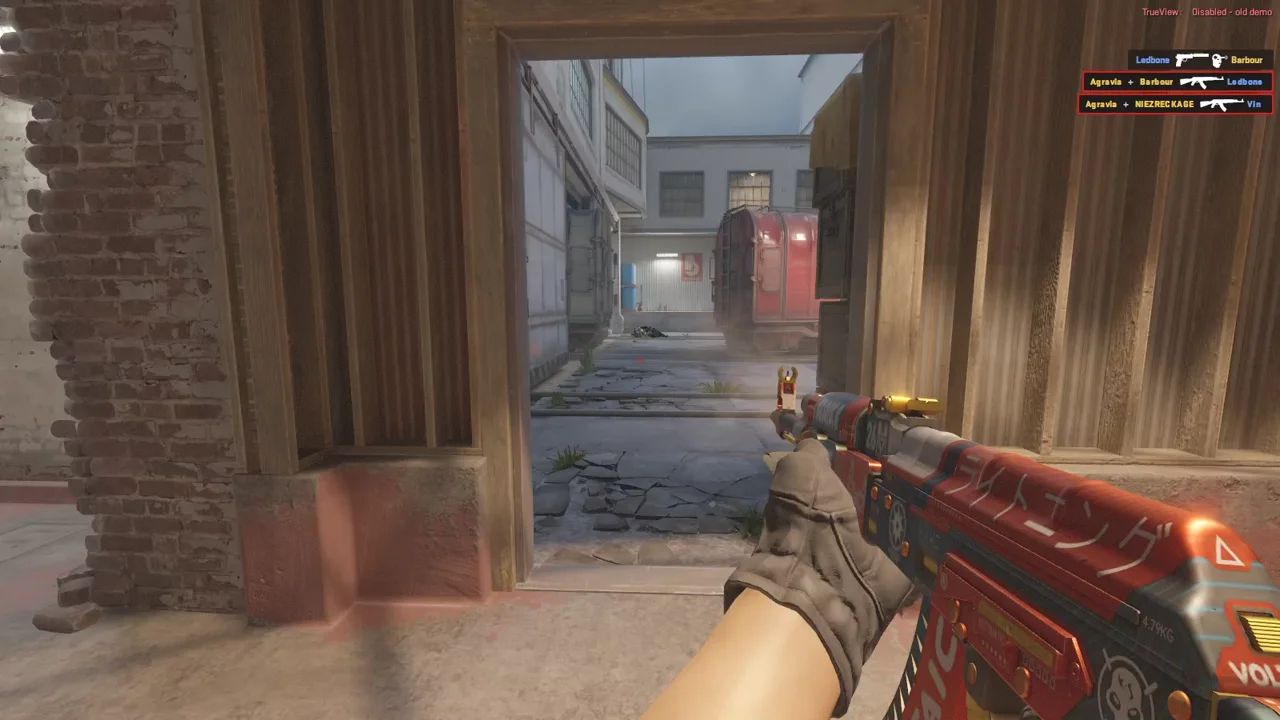Screen dimensions: 1280x720
Task: Click the headshot icon next to Barbour
Action: click(x=1217, y=59)
